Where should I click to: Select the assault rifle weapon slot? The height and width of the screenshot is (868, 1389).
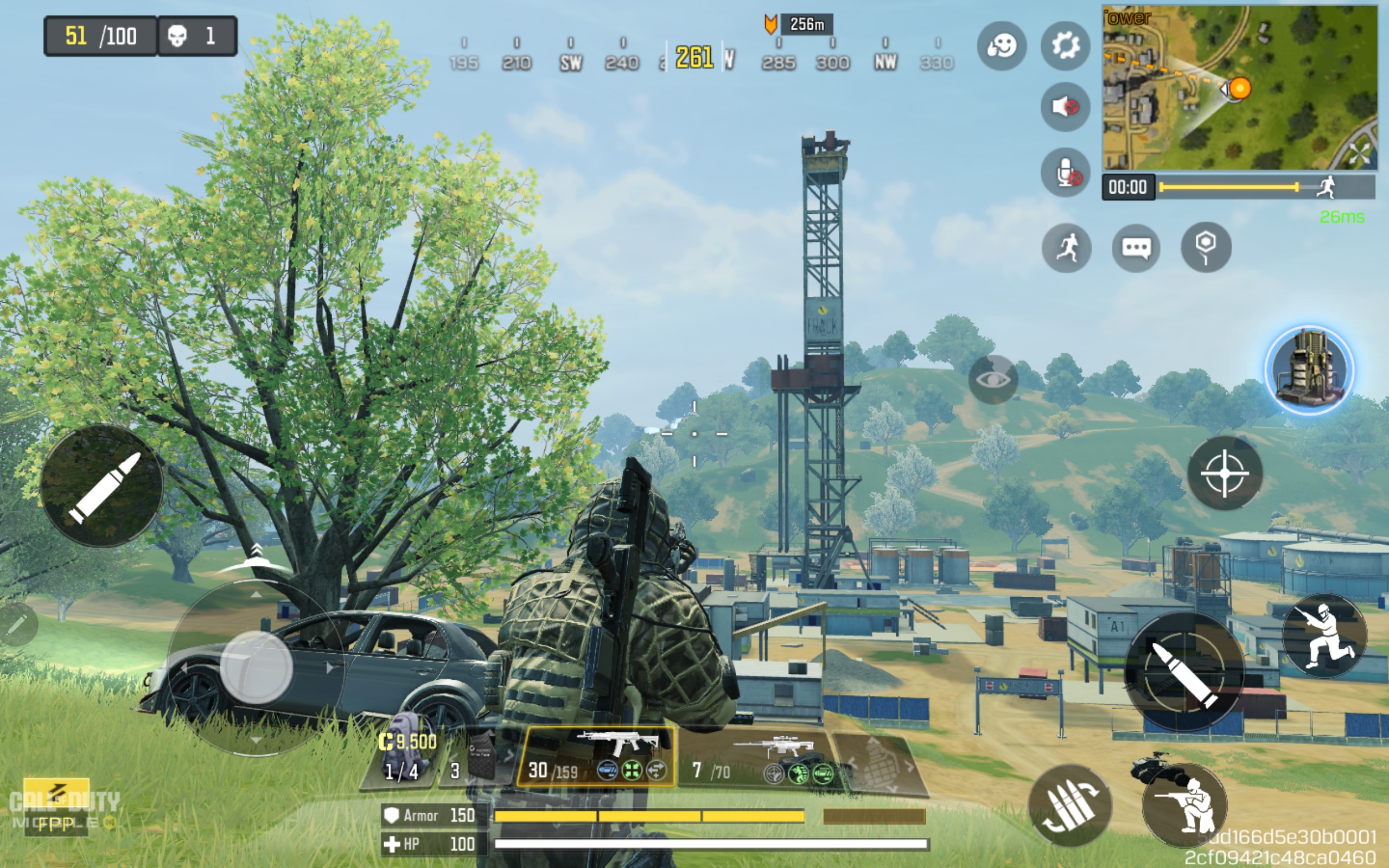click(596, 756)
